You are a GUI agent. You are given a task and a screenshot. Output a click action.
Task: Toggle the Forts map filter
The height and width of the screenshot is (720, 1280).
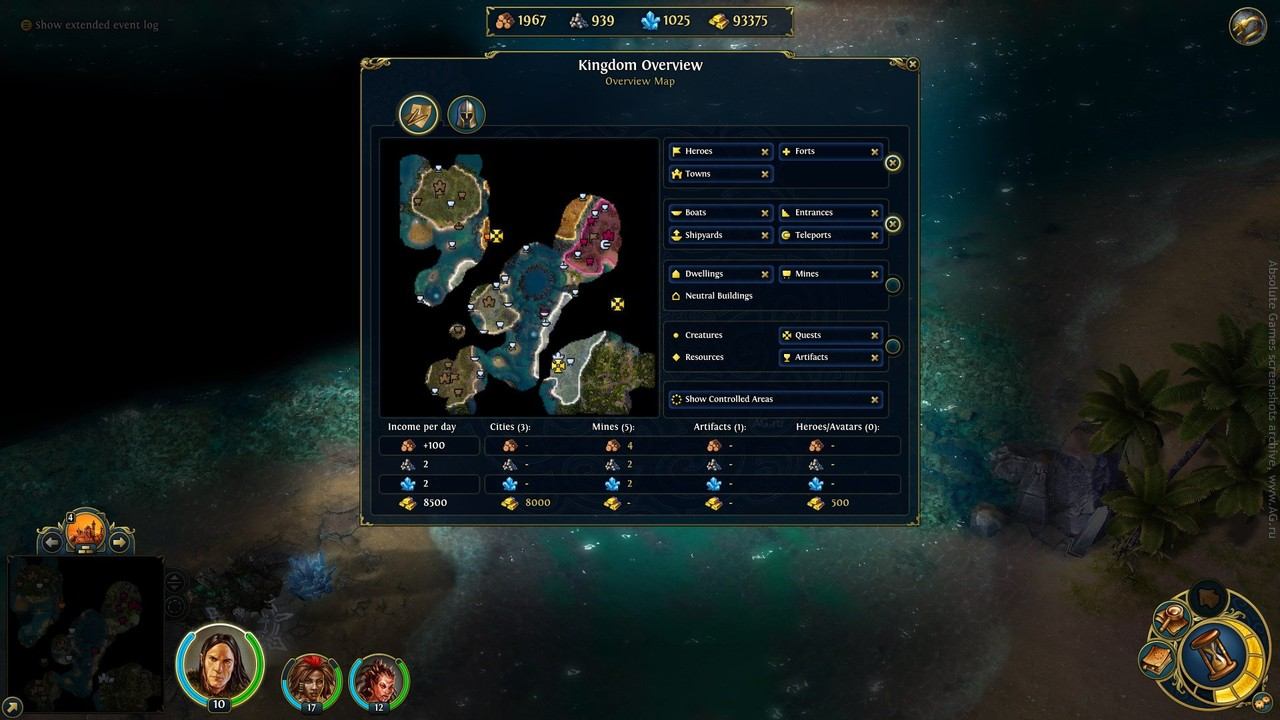[830, 152]
